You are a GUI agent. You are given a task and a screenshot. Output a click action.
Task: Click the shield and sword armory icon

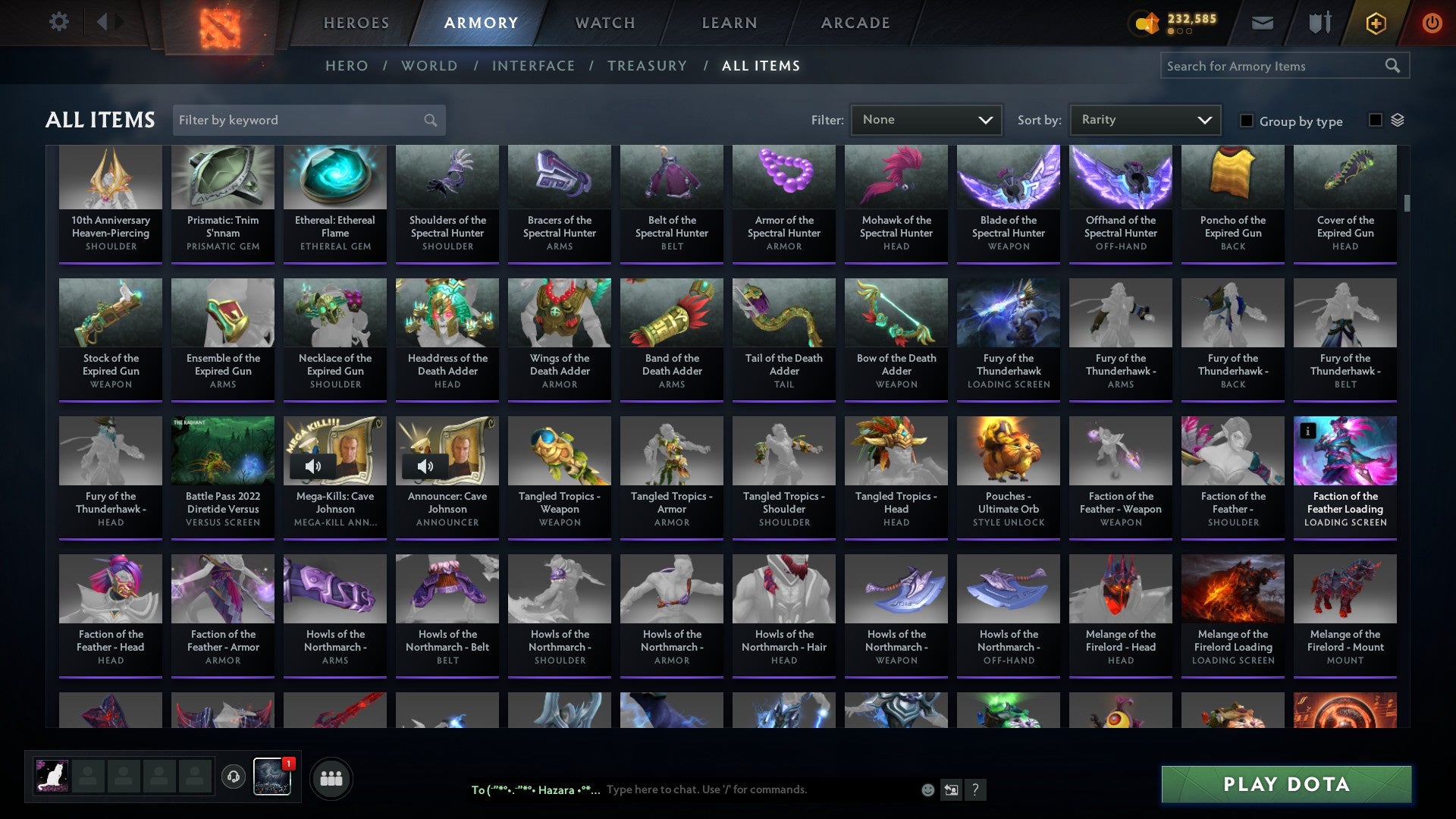point(1319,24)
